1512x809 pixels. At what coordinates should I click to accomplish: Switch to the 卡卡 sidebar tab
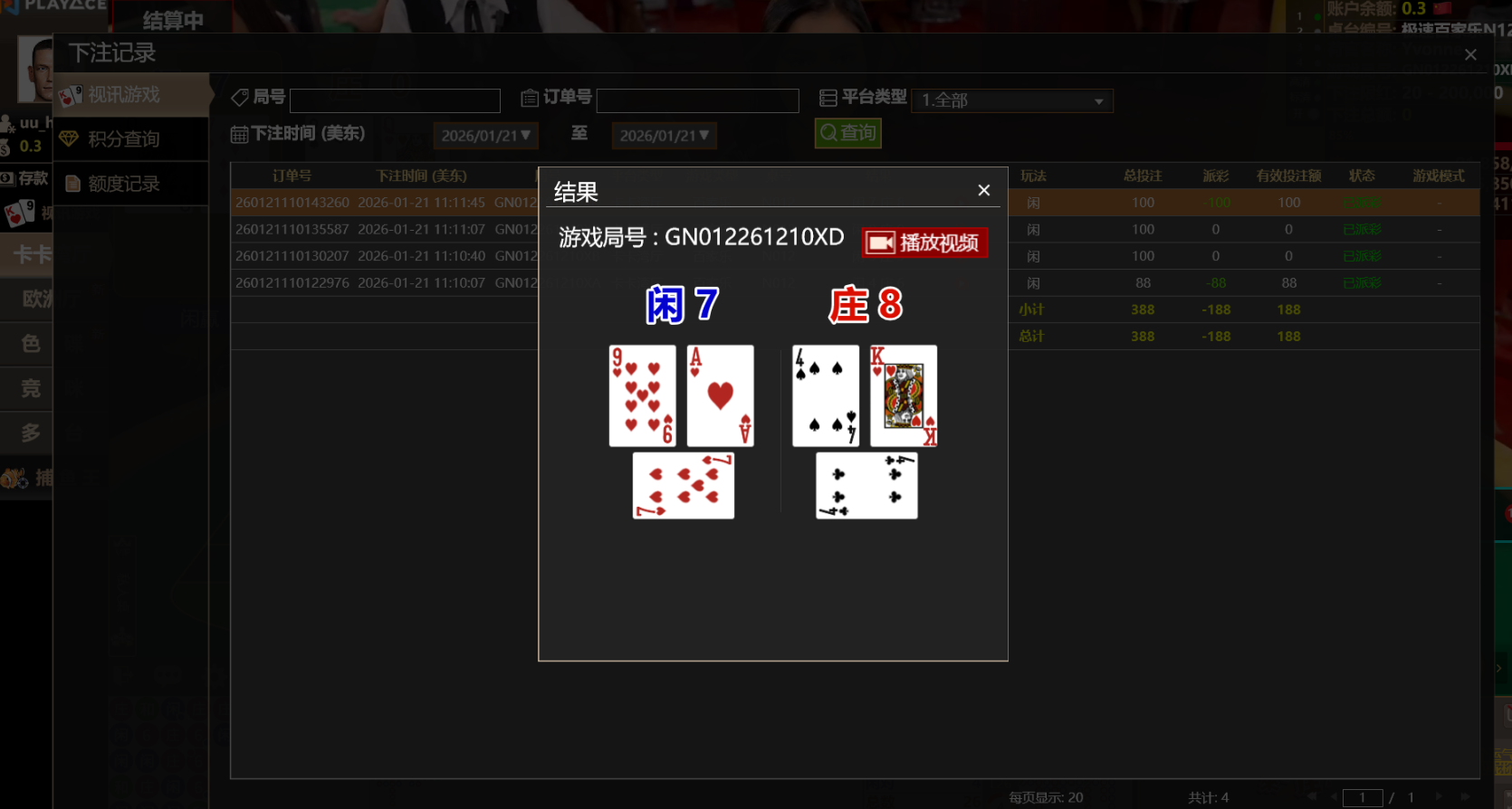(32, 254)
